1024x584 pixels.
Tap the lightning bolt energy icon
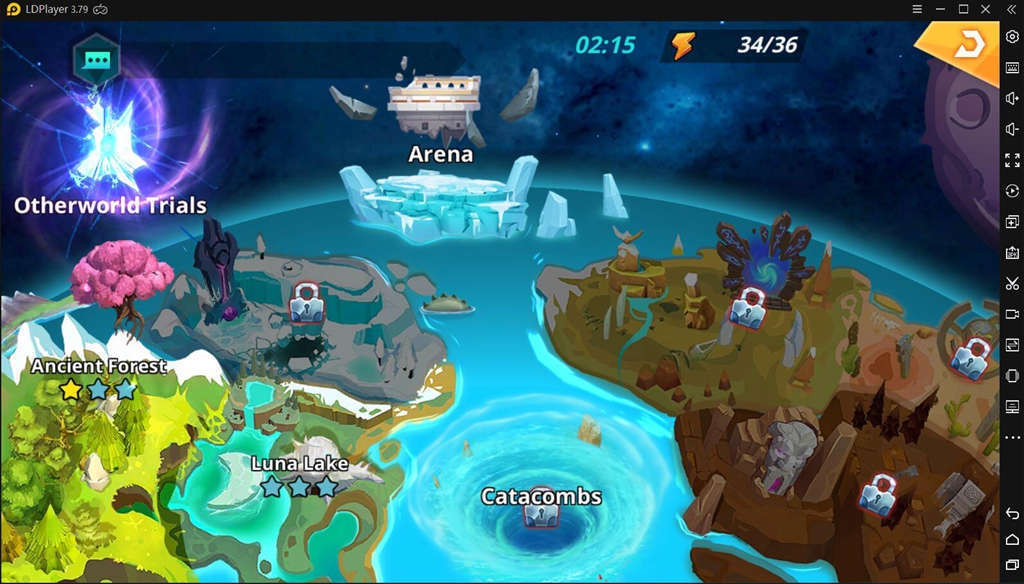[683, 45]
